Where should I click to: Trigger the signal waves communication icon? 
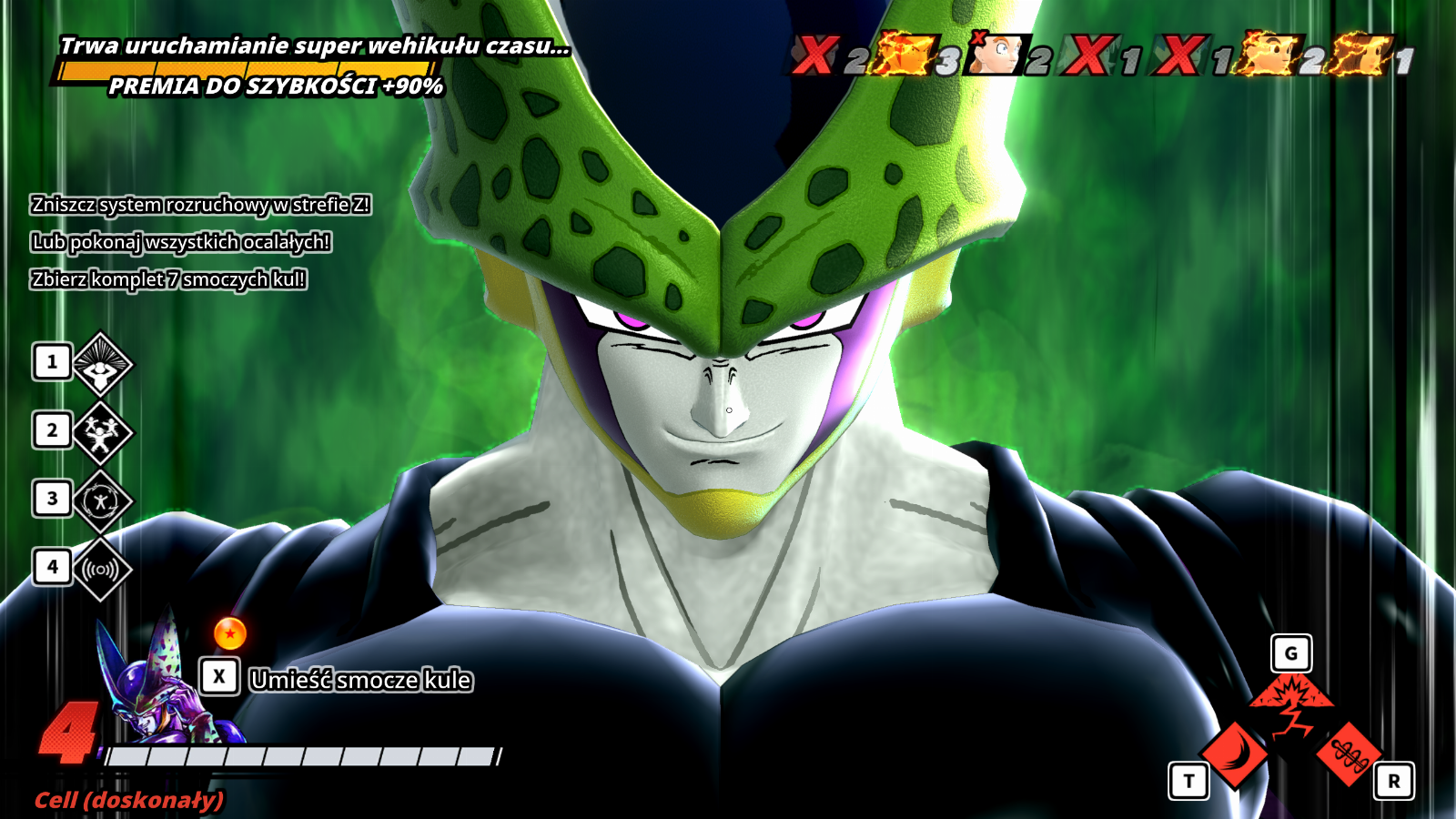102,570
